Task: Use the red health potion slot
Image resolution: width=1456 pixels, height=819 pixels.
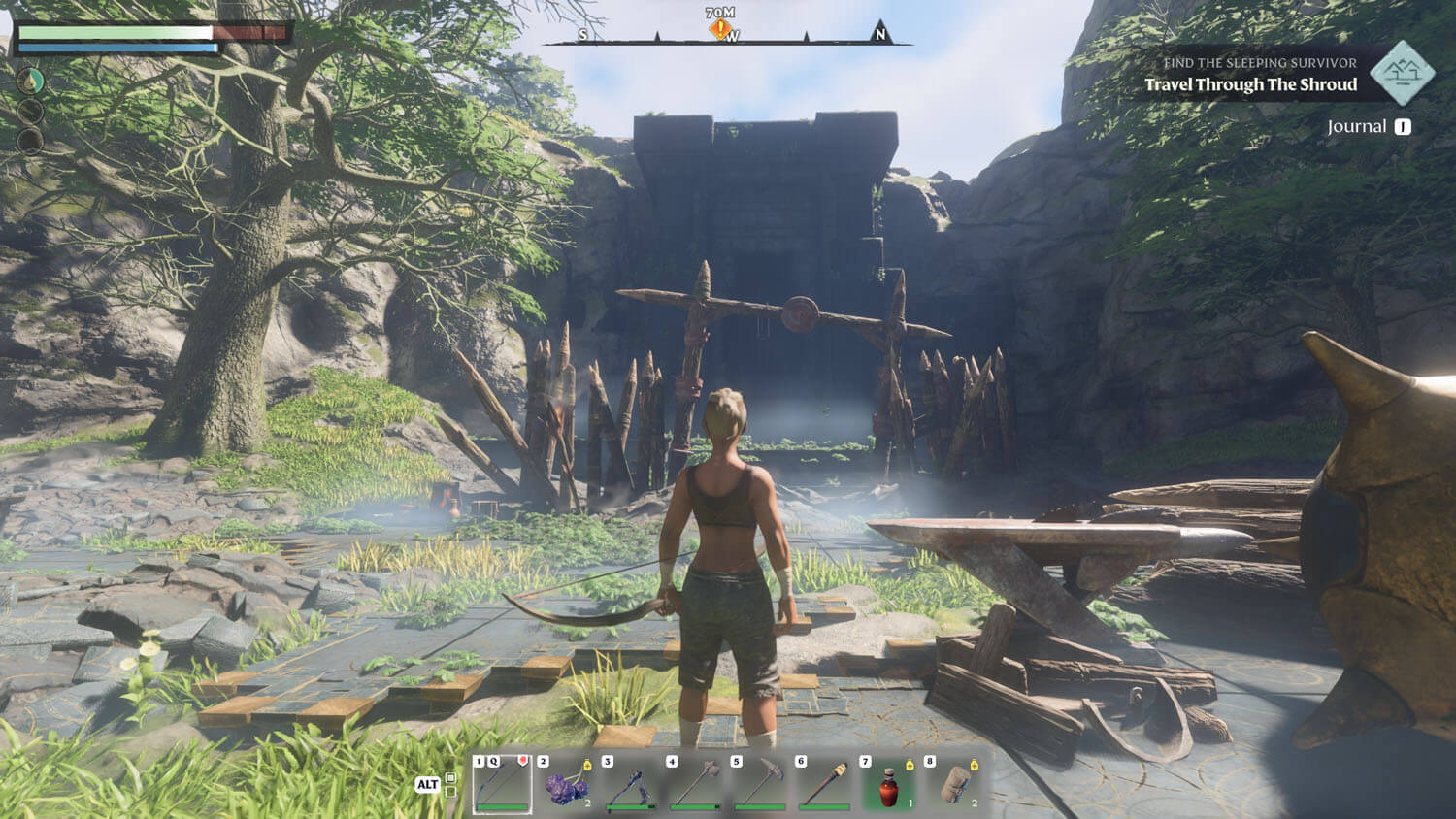Action: point(888,784)
